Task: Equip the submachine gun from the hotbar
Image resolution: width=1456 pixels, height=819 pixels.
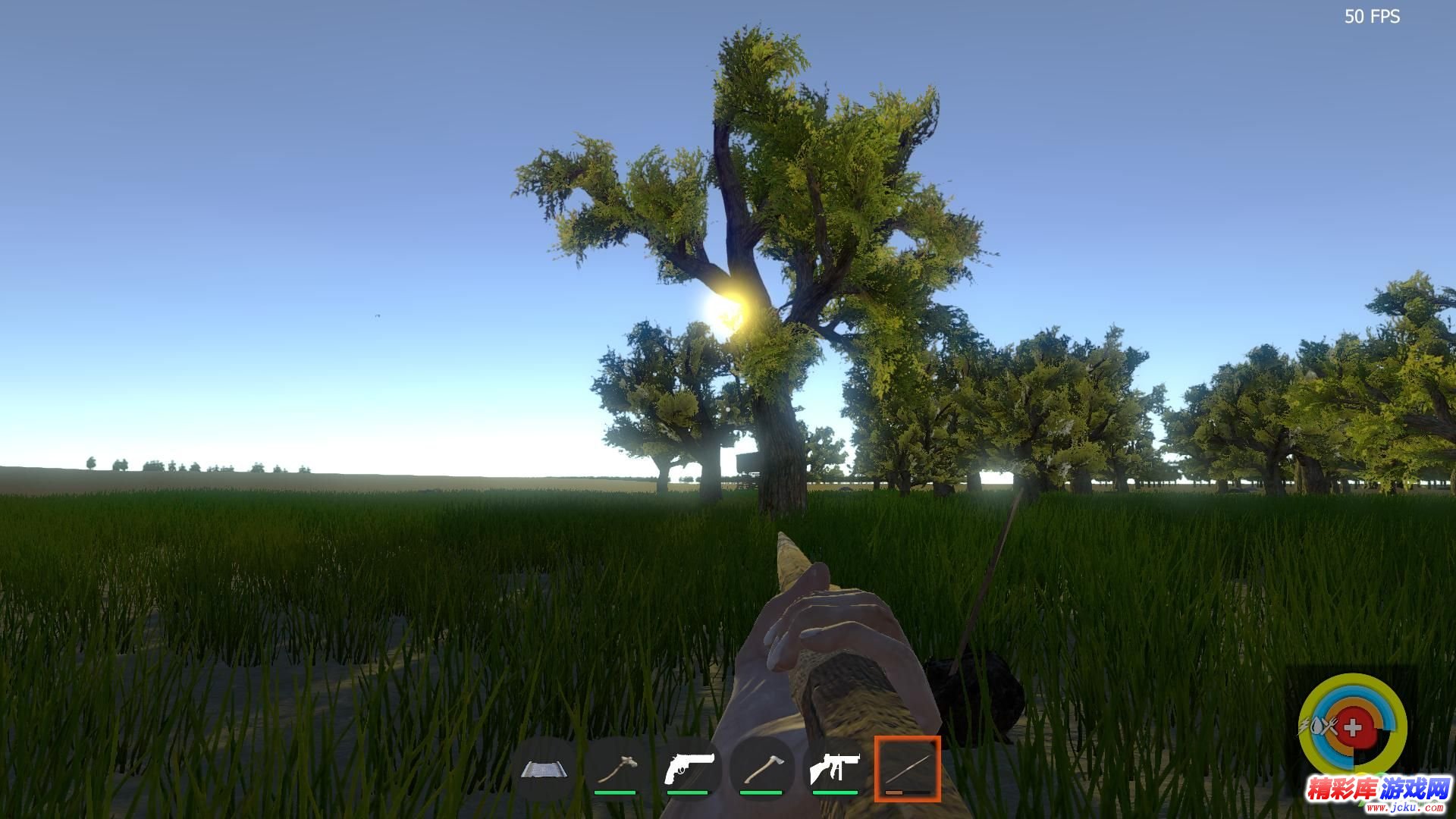Action: tap(834, 770)
